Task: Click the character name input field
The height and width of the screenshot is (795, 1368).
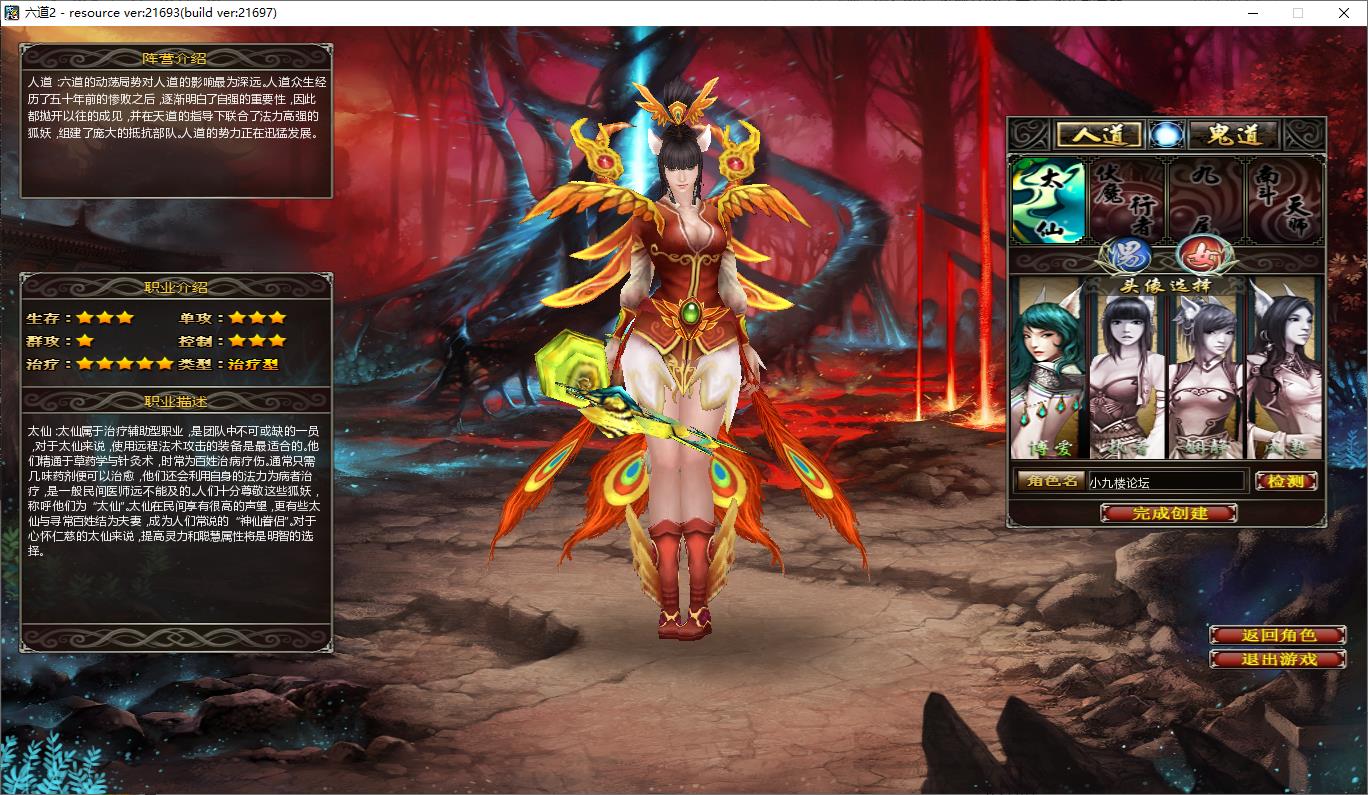Action: click(x=1166, y=482)
